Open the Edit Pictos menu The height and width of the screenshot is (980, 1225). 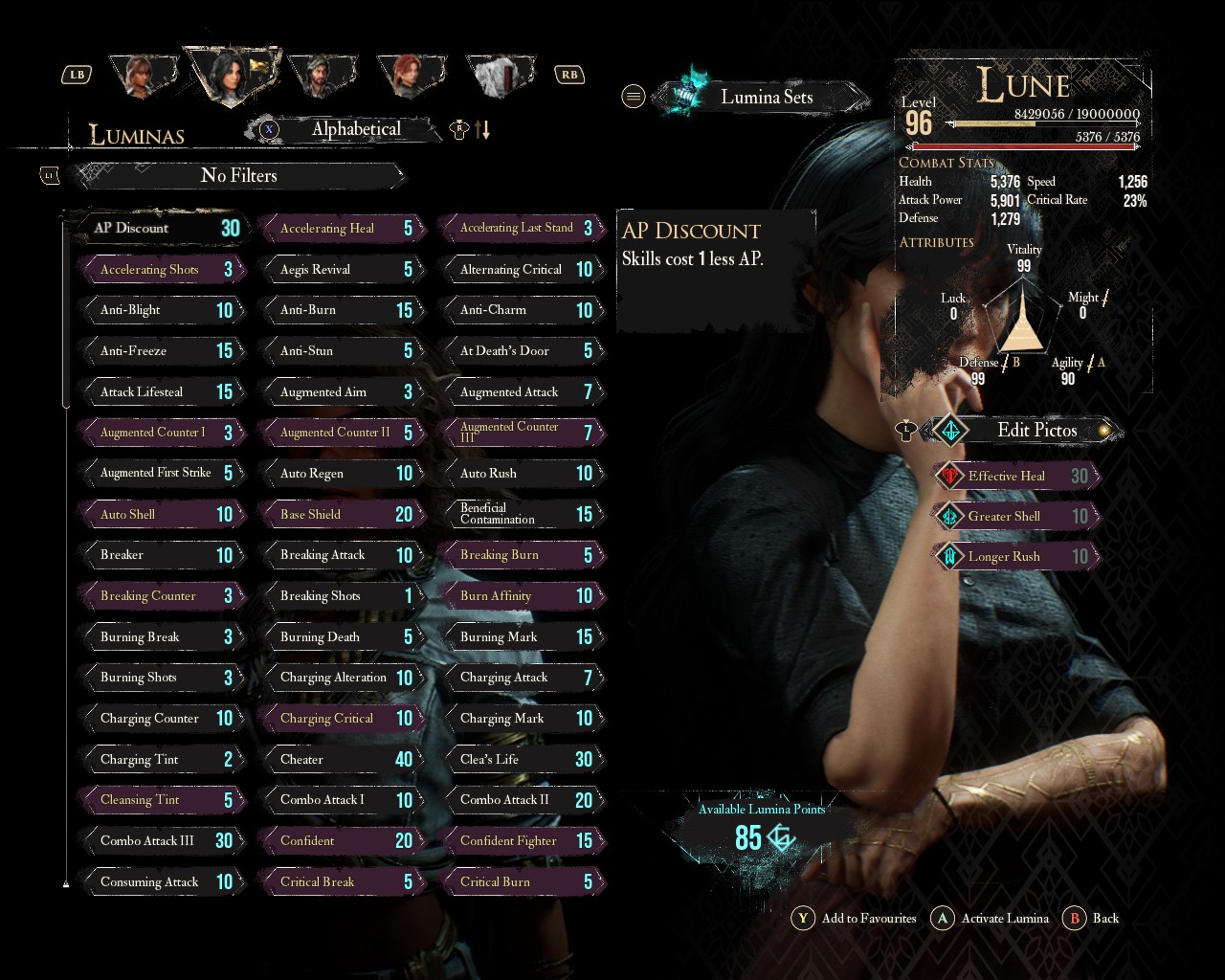coord(1036,431)
